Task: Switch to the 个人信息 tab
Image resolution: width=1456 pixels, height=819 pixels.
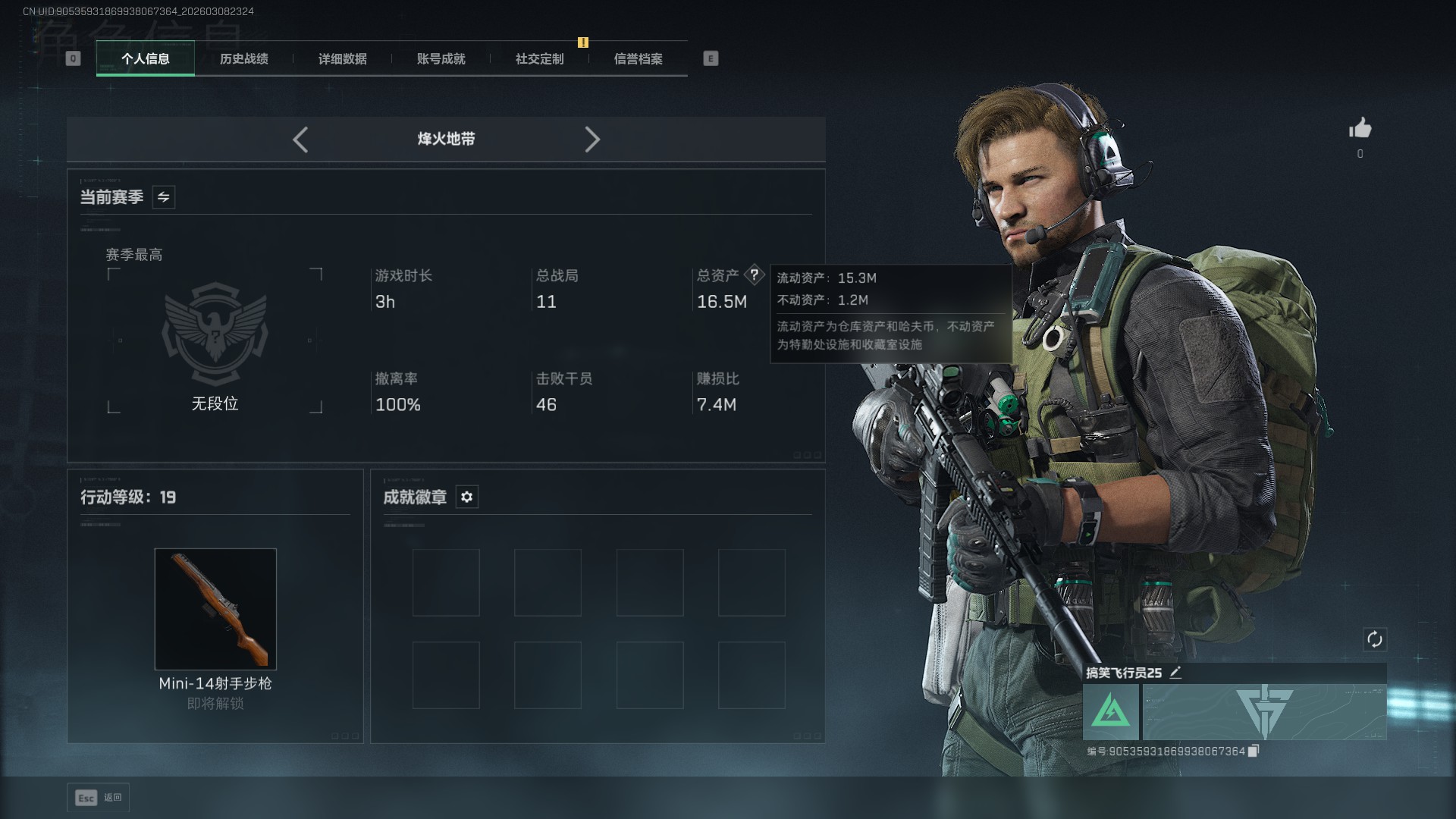Action: point(146,58)
